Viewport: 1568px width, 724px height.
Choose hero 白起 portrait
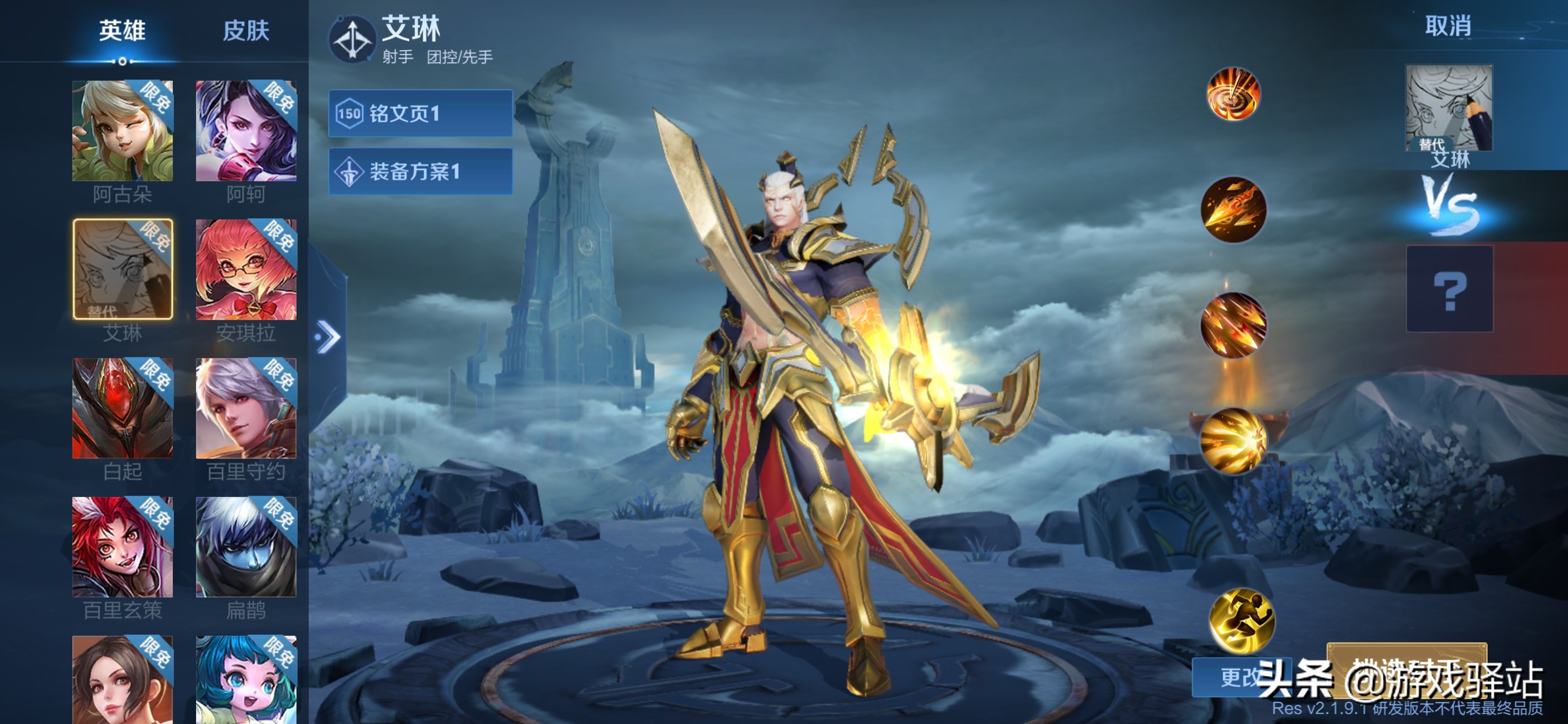coord(122,408)
